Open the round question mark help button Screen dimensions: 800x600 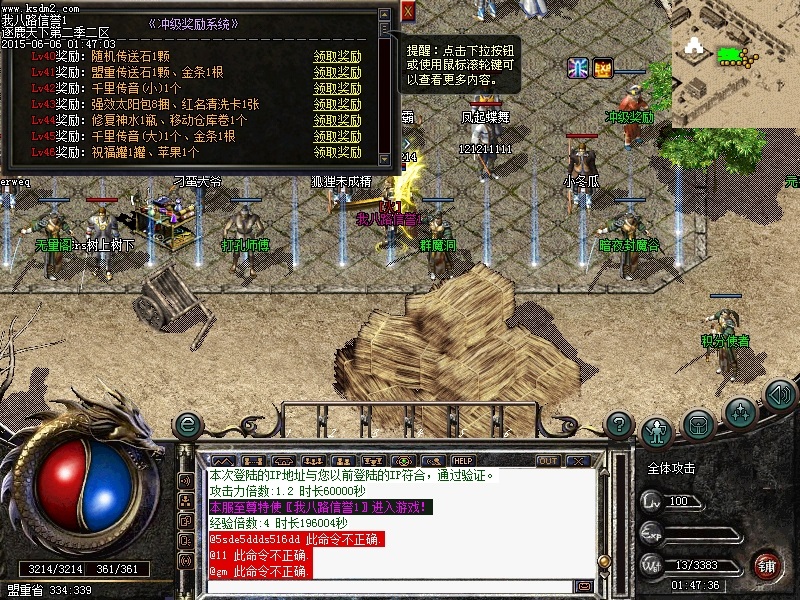point(619,424)
